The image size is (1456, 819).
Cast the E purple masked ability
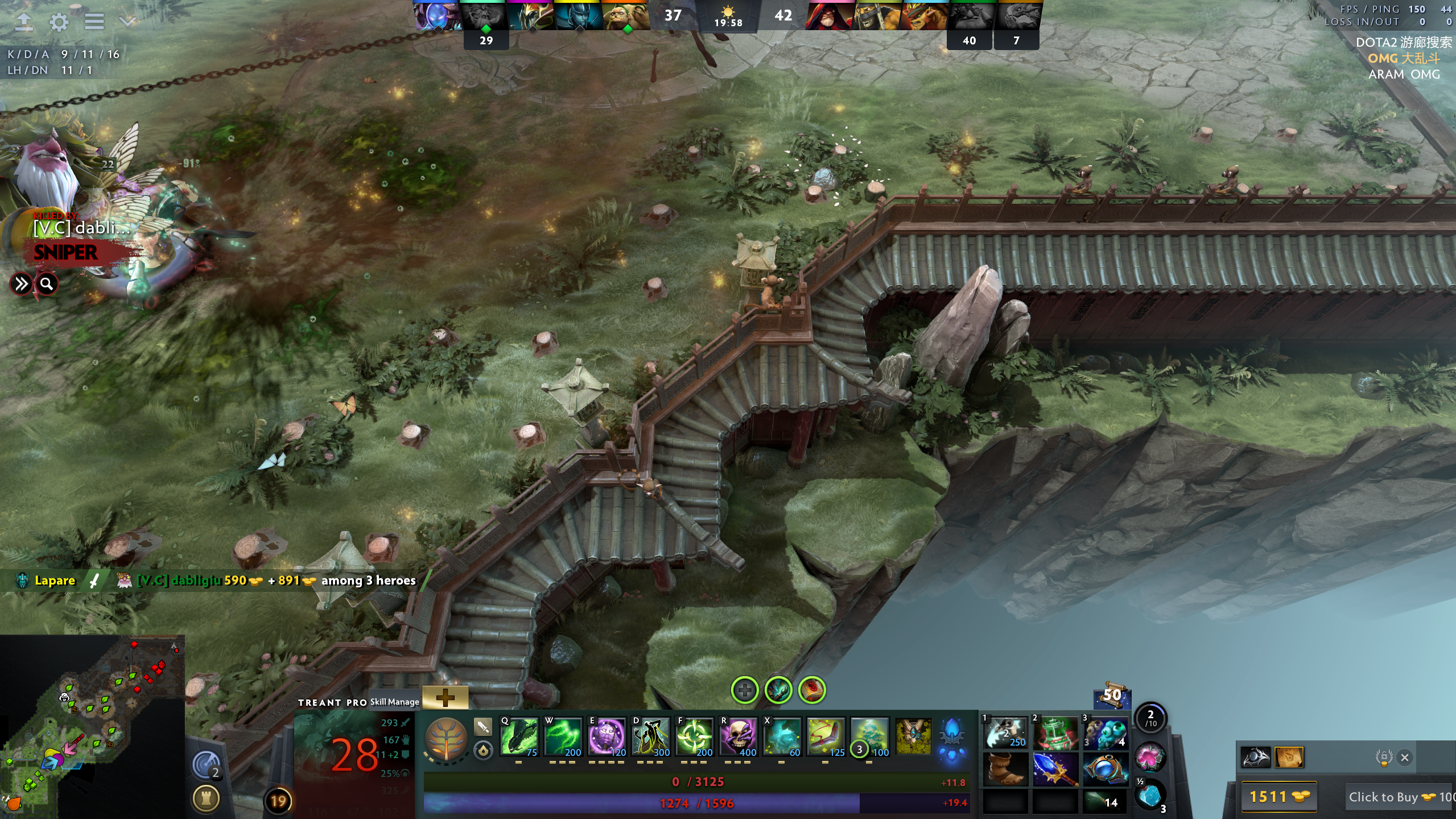coord(607,736)
